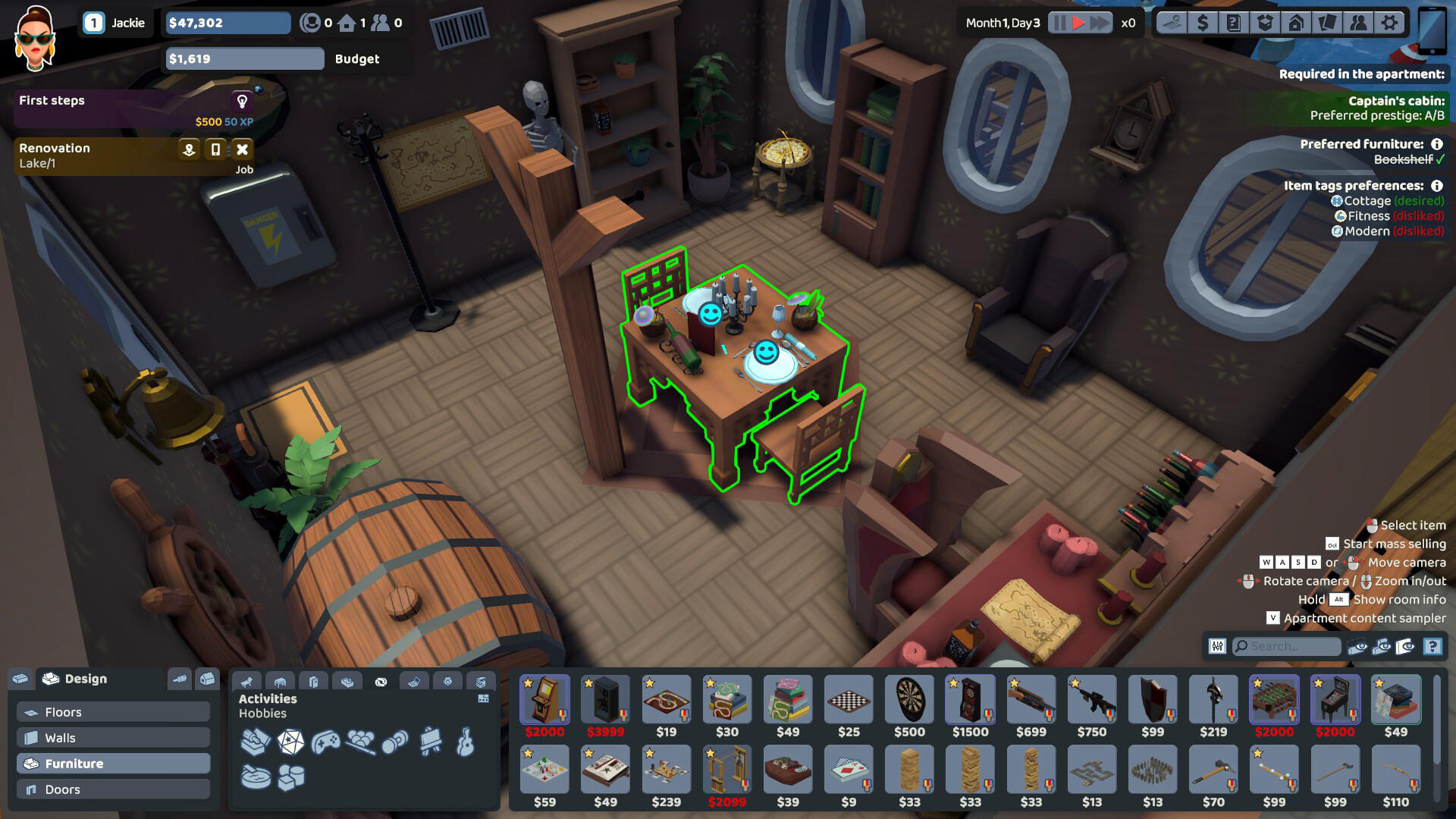Click the $1,619 budget progress bar
The image size is (1456, 819).
(244, 58)
